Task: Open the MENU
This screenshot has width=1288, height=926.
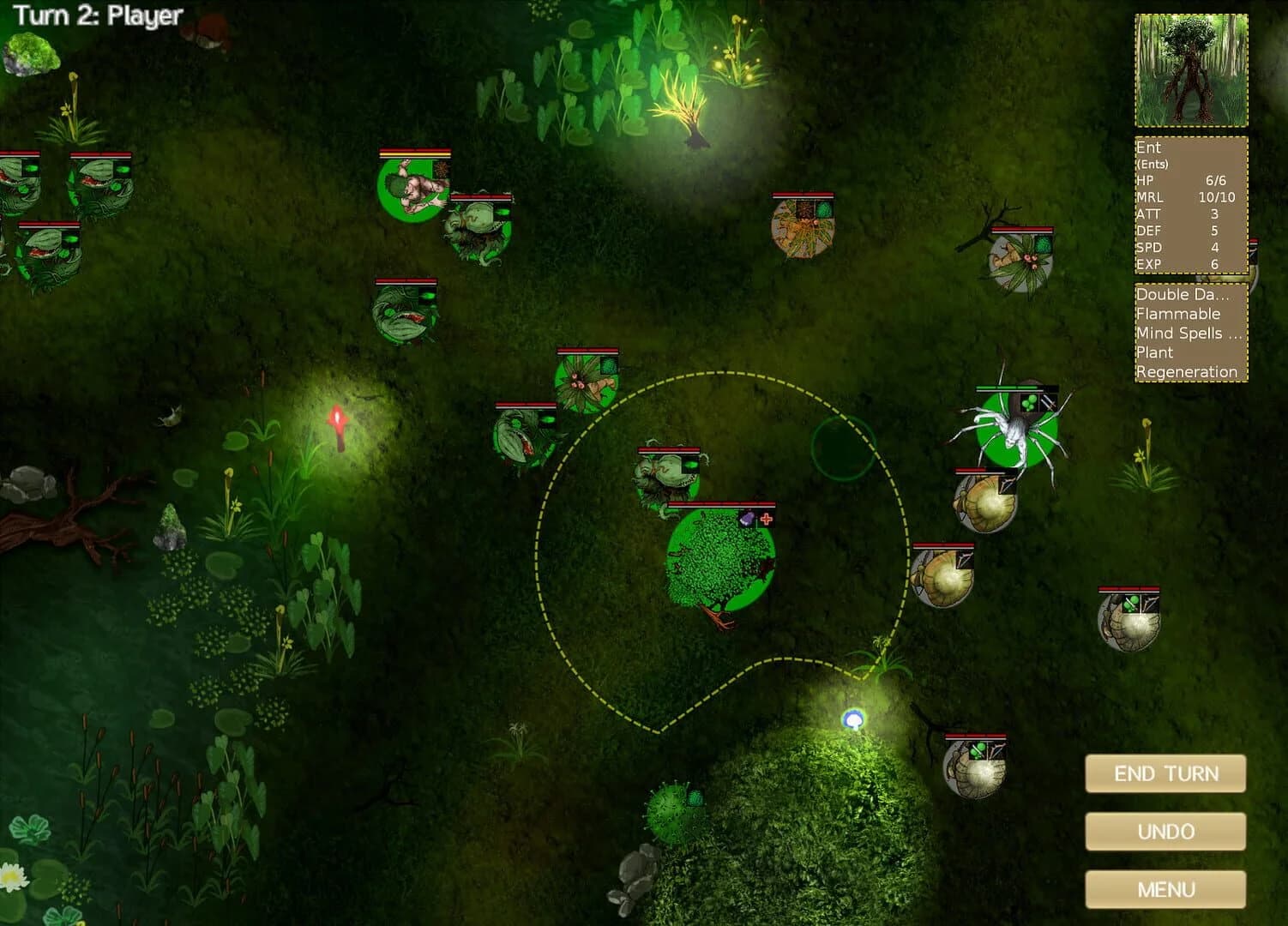Action: coord(1165,889)
